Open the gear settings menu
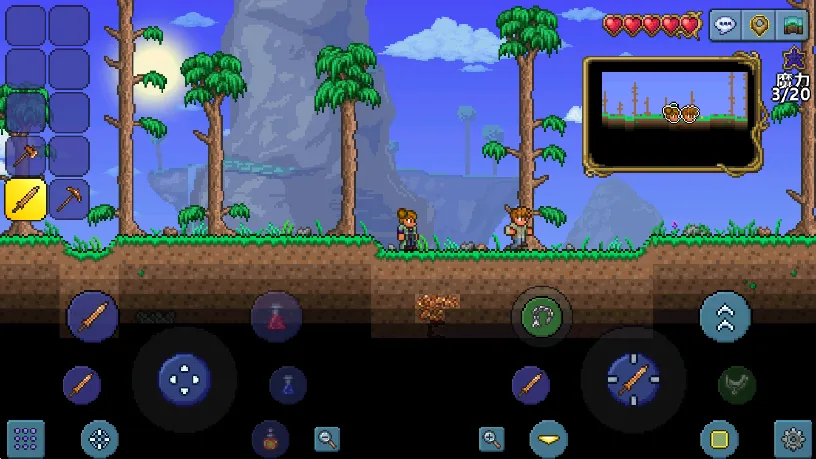 793,438
